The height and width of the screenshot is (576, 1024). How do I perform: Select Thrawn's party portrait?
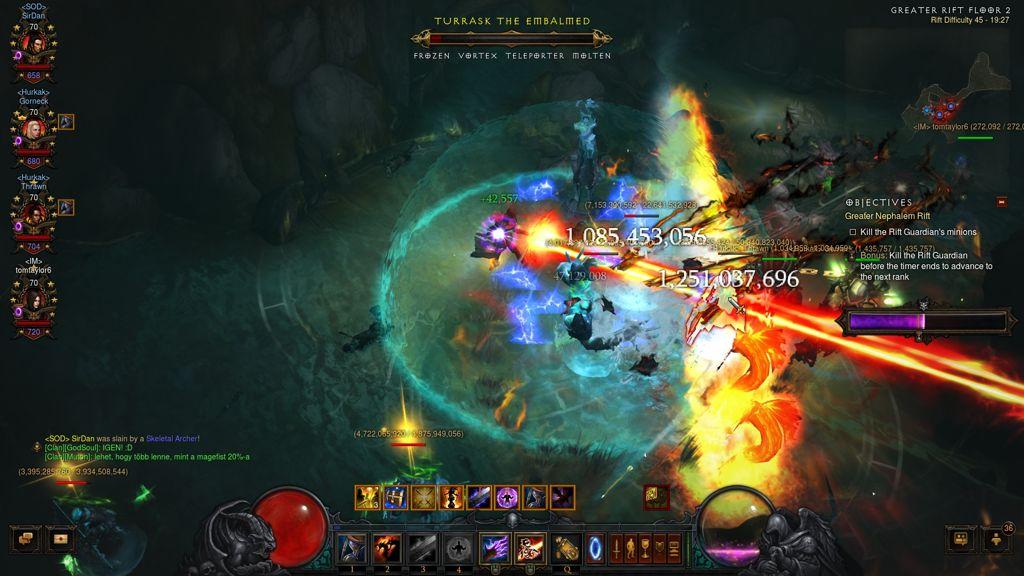(32, 214)
